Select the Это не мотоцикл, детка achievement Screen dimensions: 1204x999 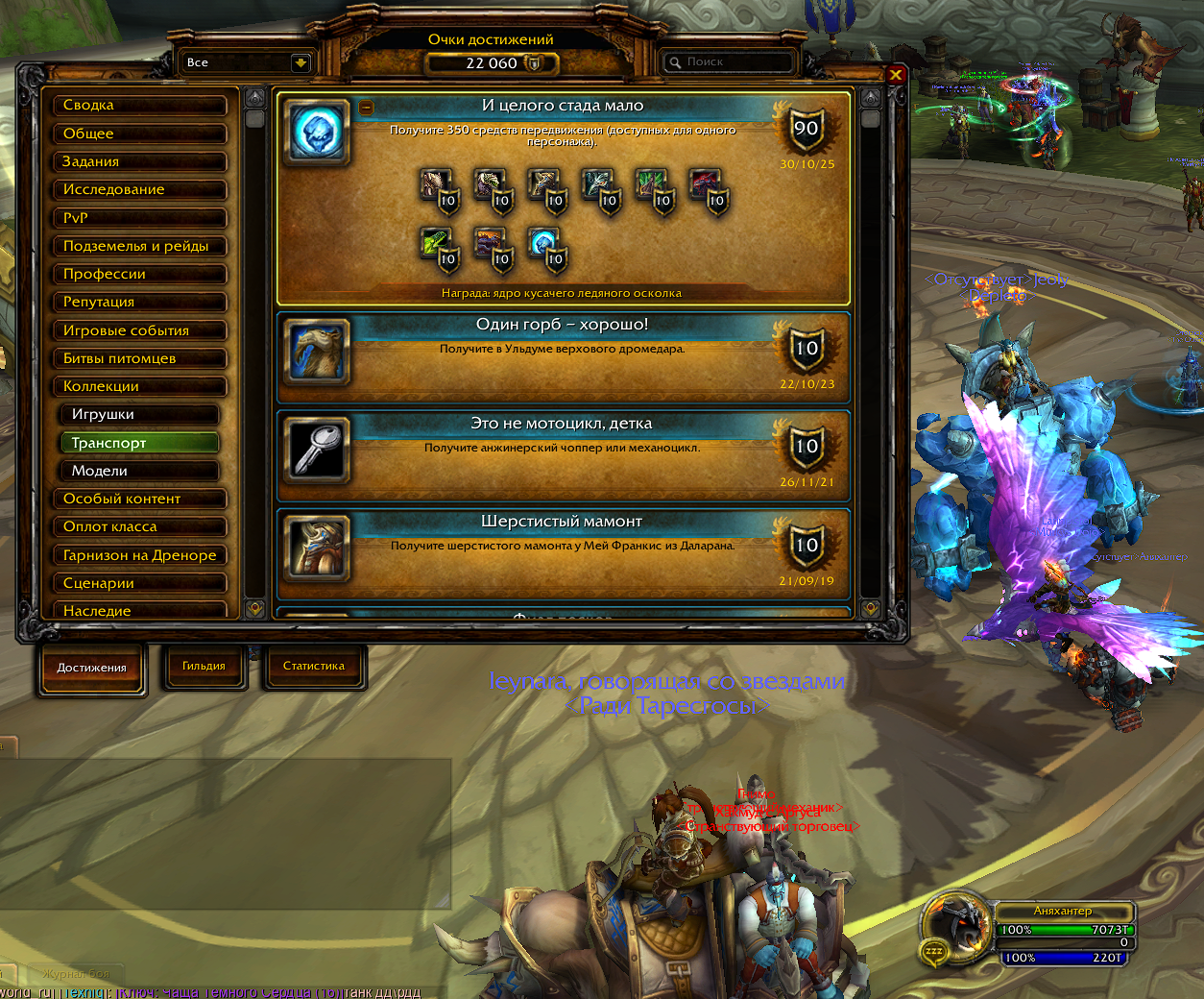point(563,456)
